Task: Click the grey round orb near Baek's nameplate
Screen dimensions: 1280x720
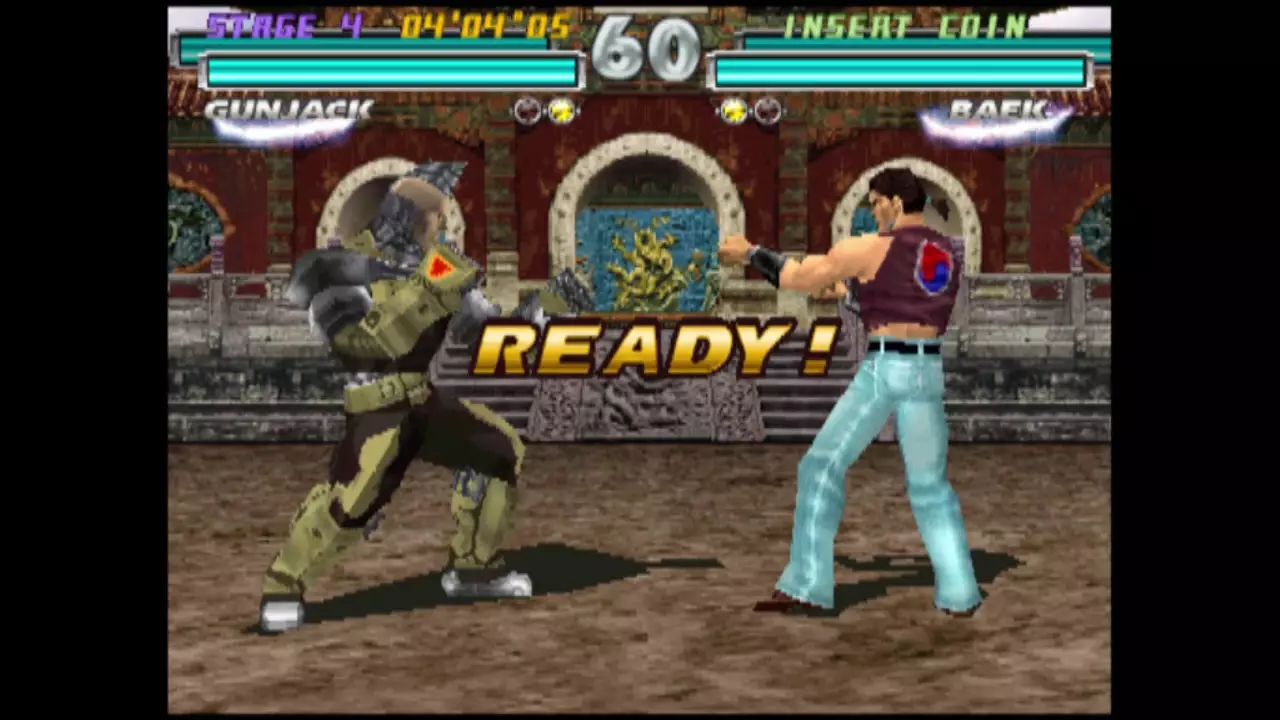Action: [x=767, y=111]
